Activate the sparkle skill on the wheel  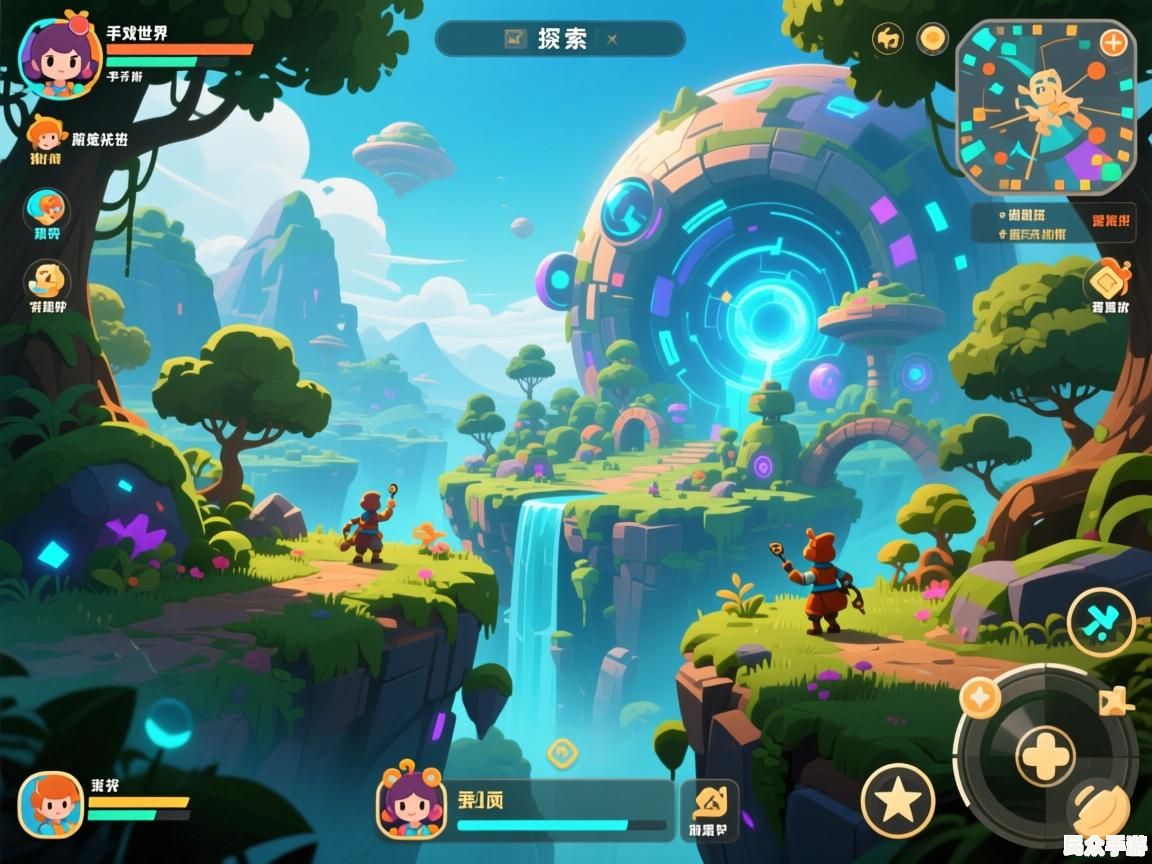980,697
